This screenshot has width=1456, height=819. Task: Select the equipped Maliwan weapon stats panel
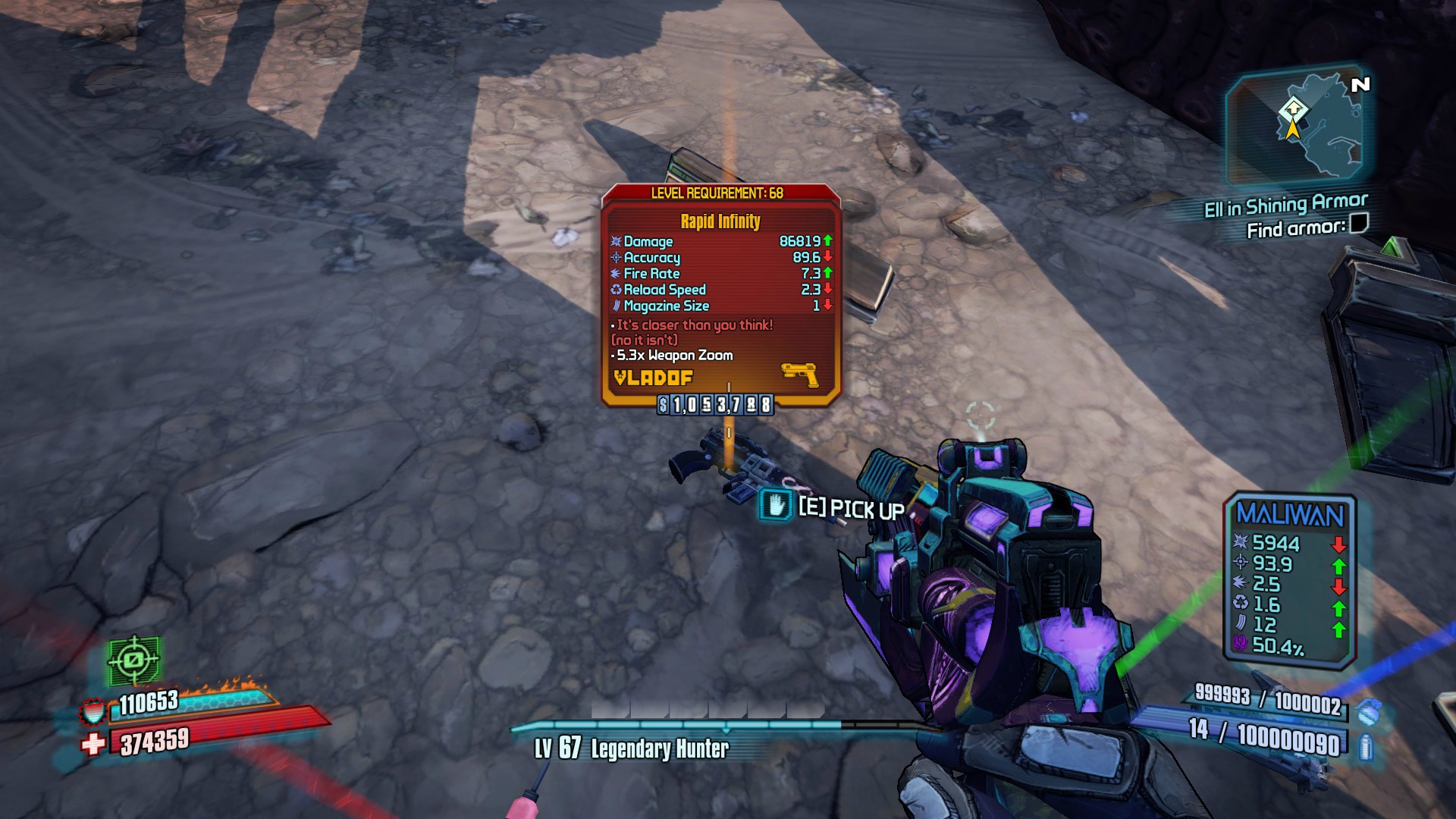coord(1290,580)
